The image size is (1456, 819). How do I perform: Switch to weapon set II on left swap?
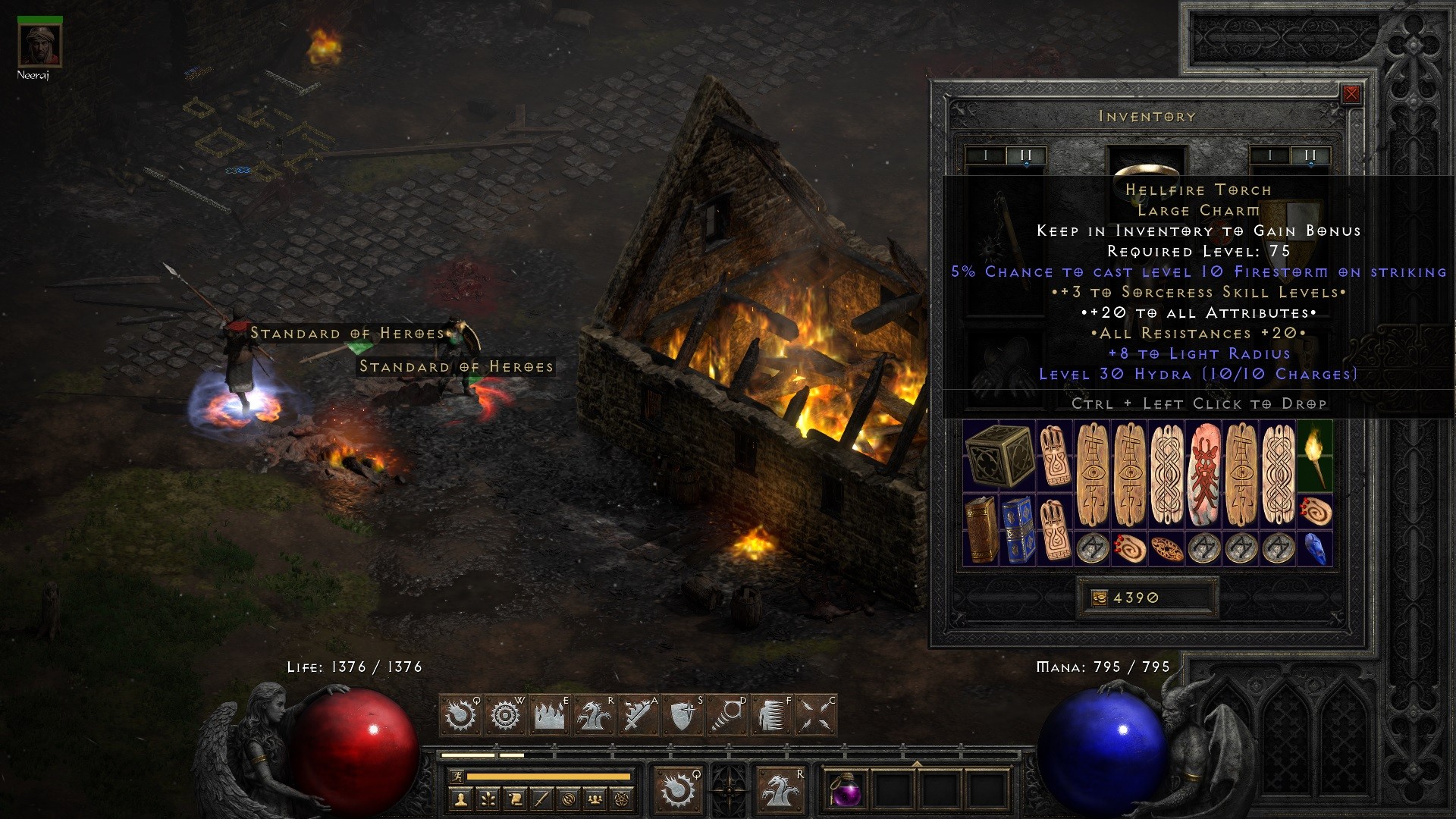click(x=1025, y=154)
